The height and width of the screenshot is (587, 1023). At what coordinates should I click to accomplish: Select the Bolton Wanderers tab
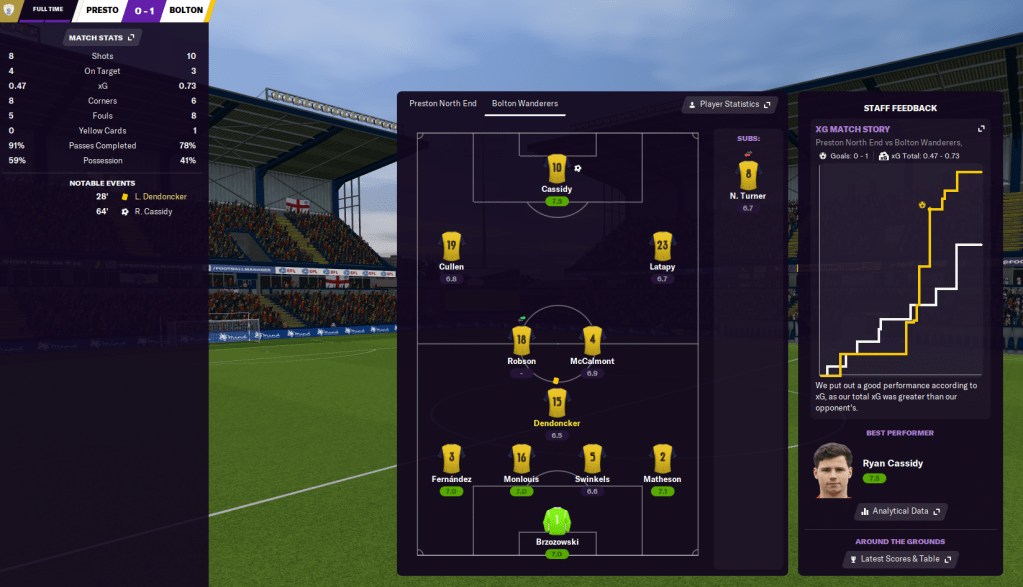pyautogui.click(x=525, y=104)
